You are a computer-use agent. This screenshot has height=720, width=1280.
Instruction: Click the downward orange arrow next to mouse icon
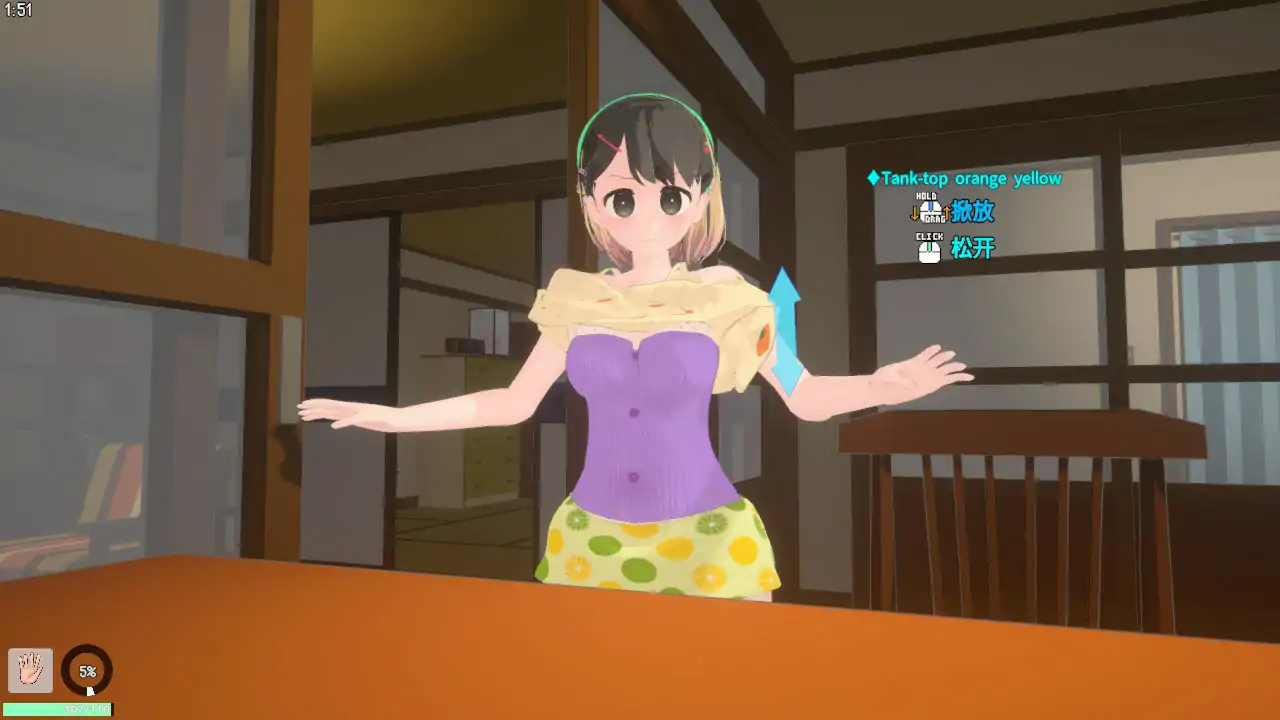[x=914, y=213]
